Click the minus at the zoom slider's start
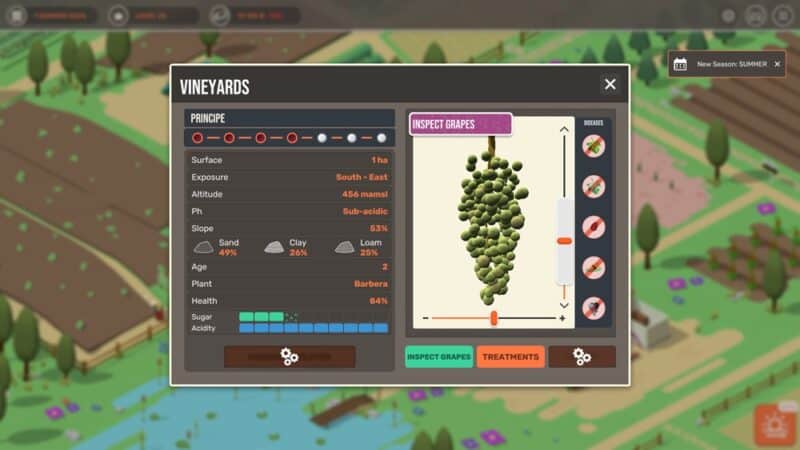Viewport: 800px width, 450px height. point(425,318)
